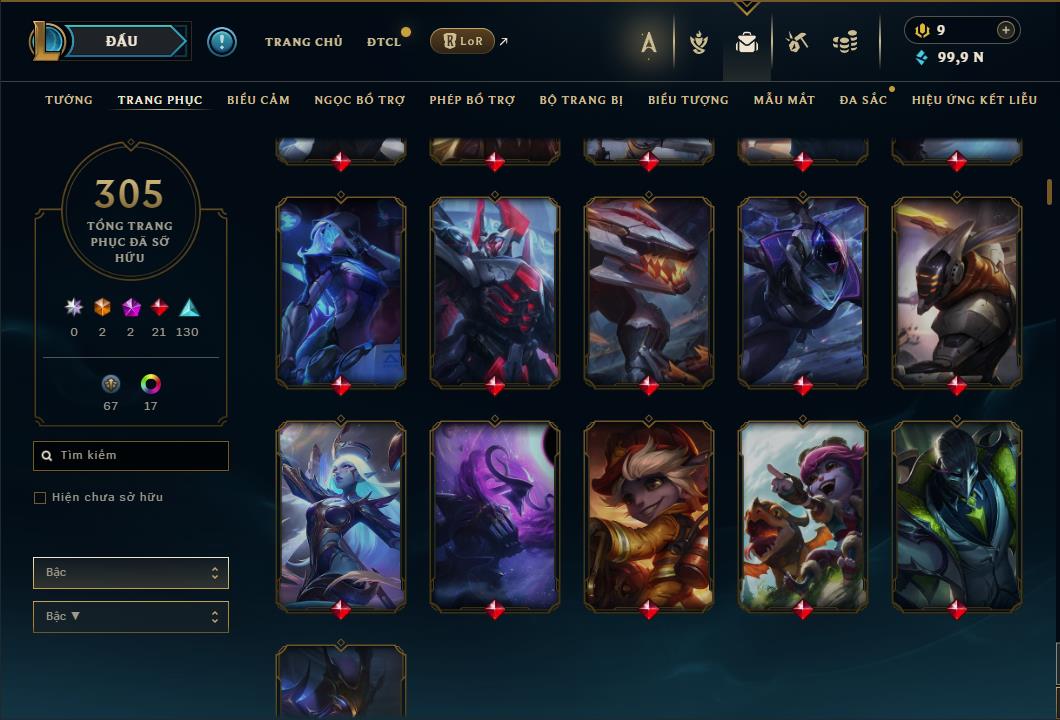The height and width of the screenshot is (720, 1060).
Task: Select the BIỂU CẢM tab
Action: click(x=258, y=100)
